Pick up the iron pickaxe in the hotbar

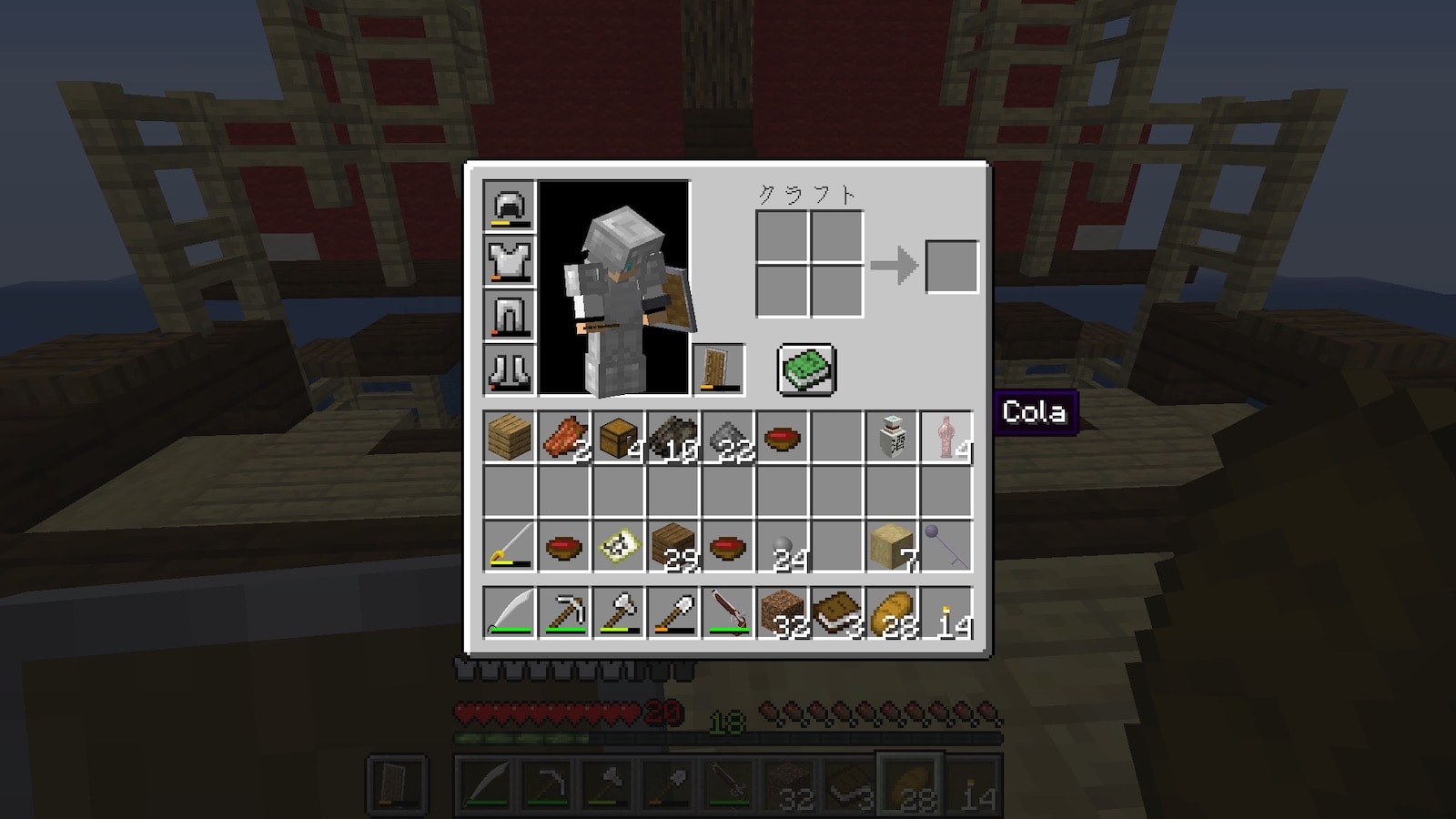coord(564,612)
